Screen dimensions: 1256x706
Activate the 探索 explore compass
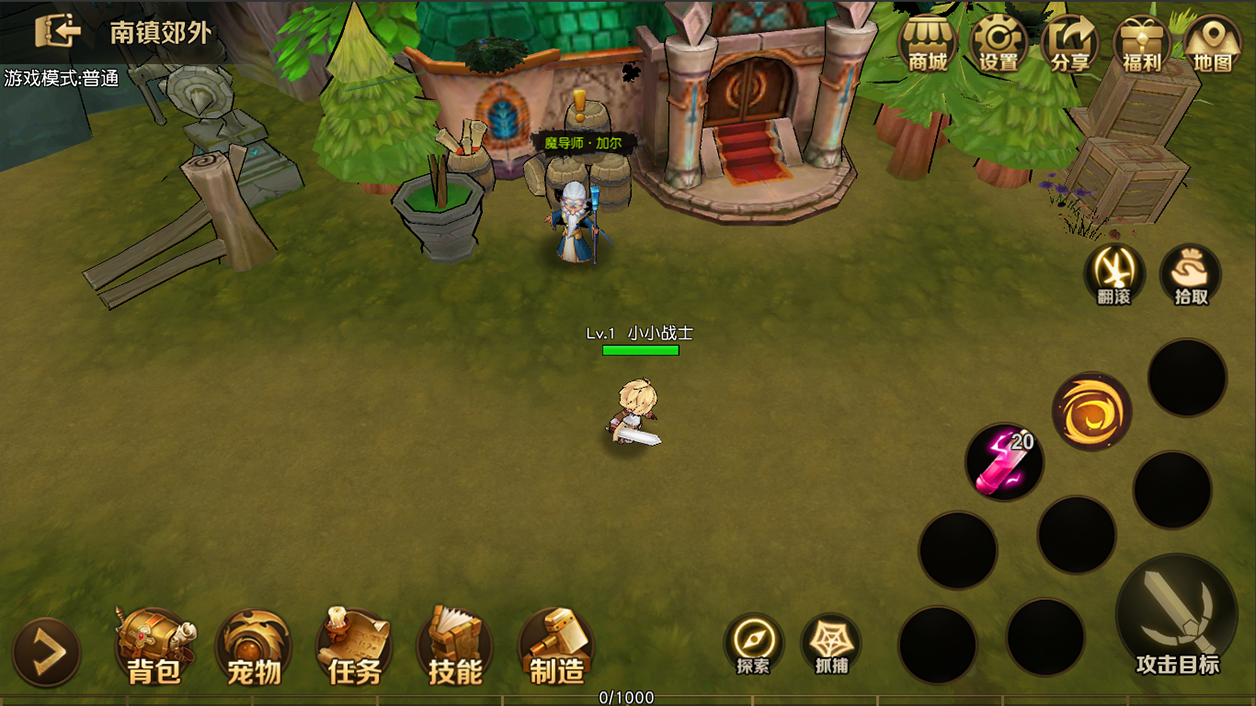[x=753, y=643]
